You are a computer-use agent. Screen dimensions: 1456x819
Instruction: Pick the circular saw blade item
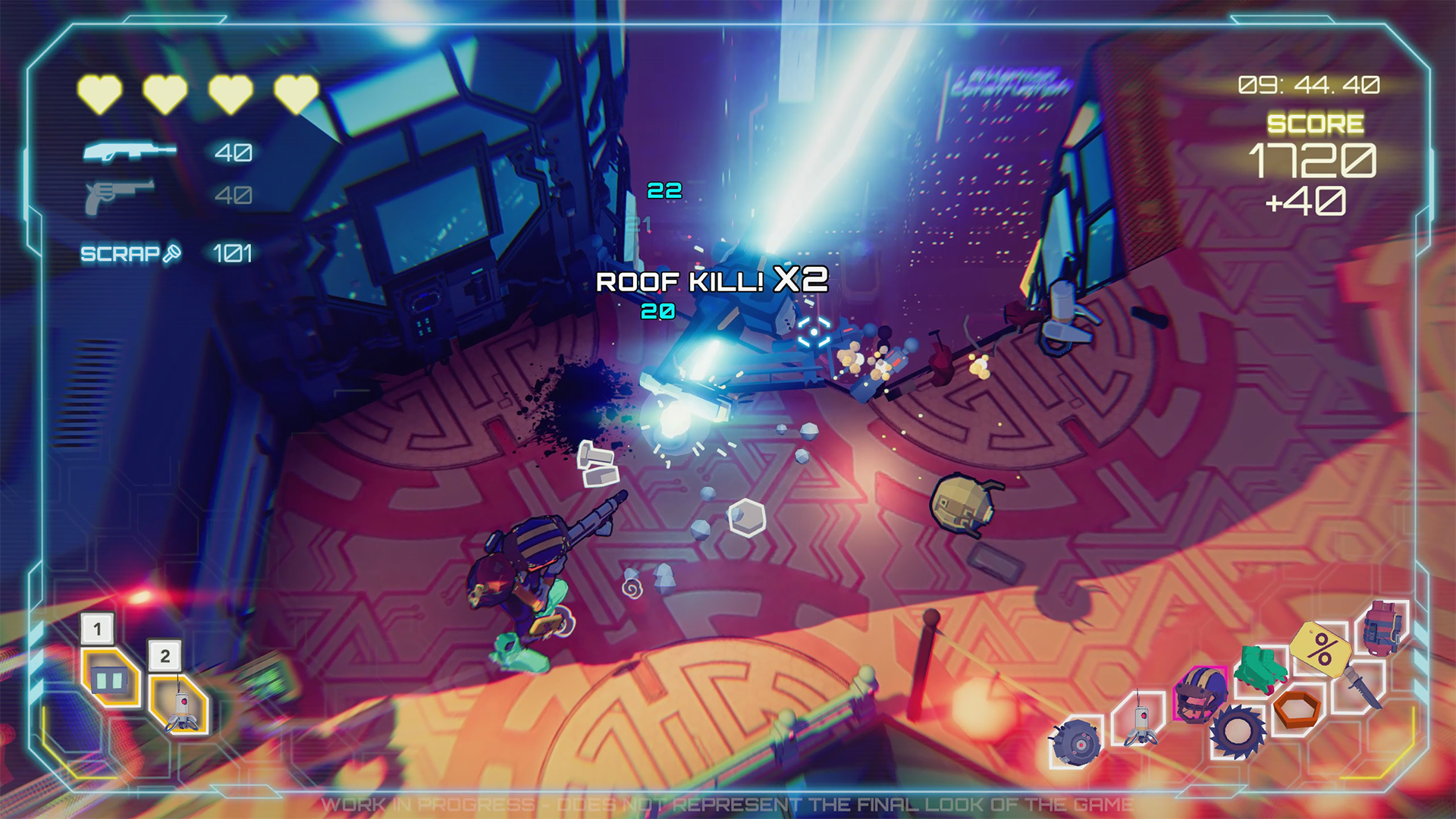coord(1237,732)
